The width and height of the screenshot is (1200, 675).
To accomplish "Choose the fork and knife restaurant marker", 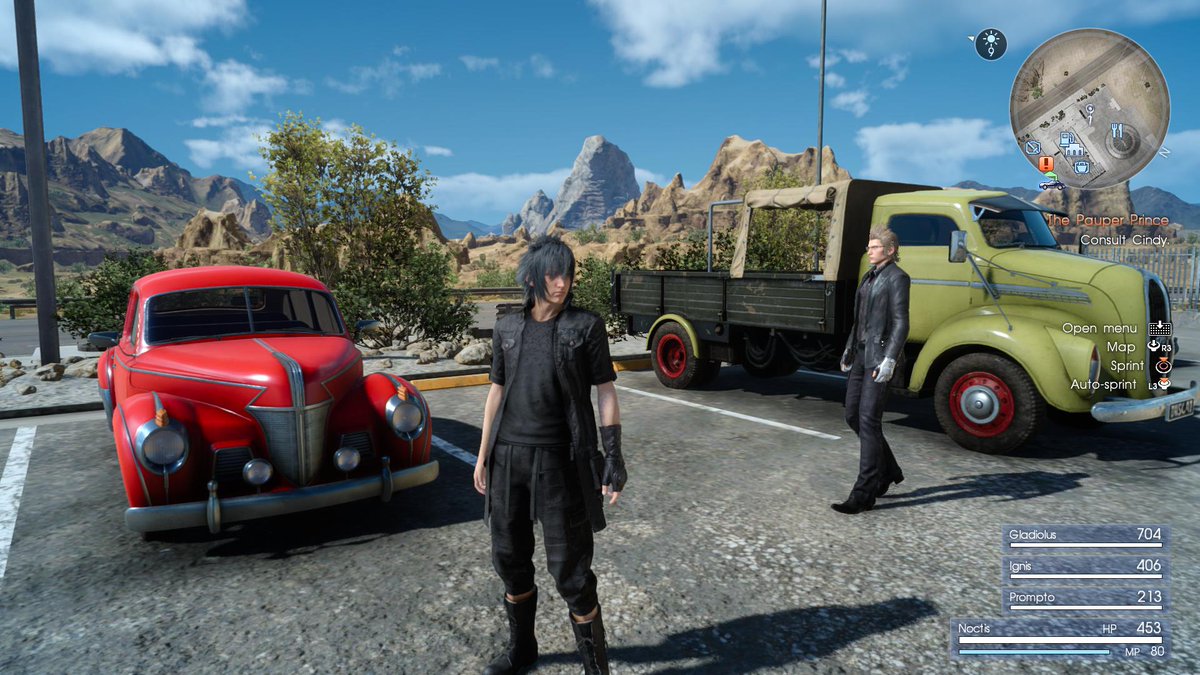I will 1116,131.
